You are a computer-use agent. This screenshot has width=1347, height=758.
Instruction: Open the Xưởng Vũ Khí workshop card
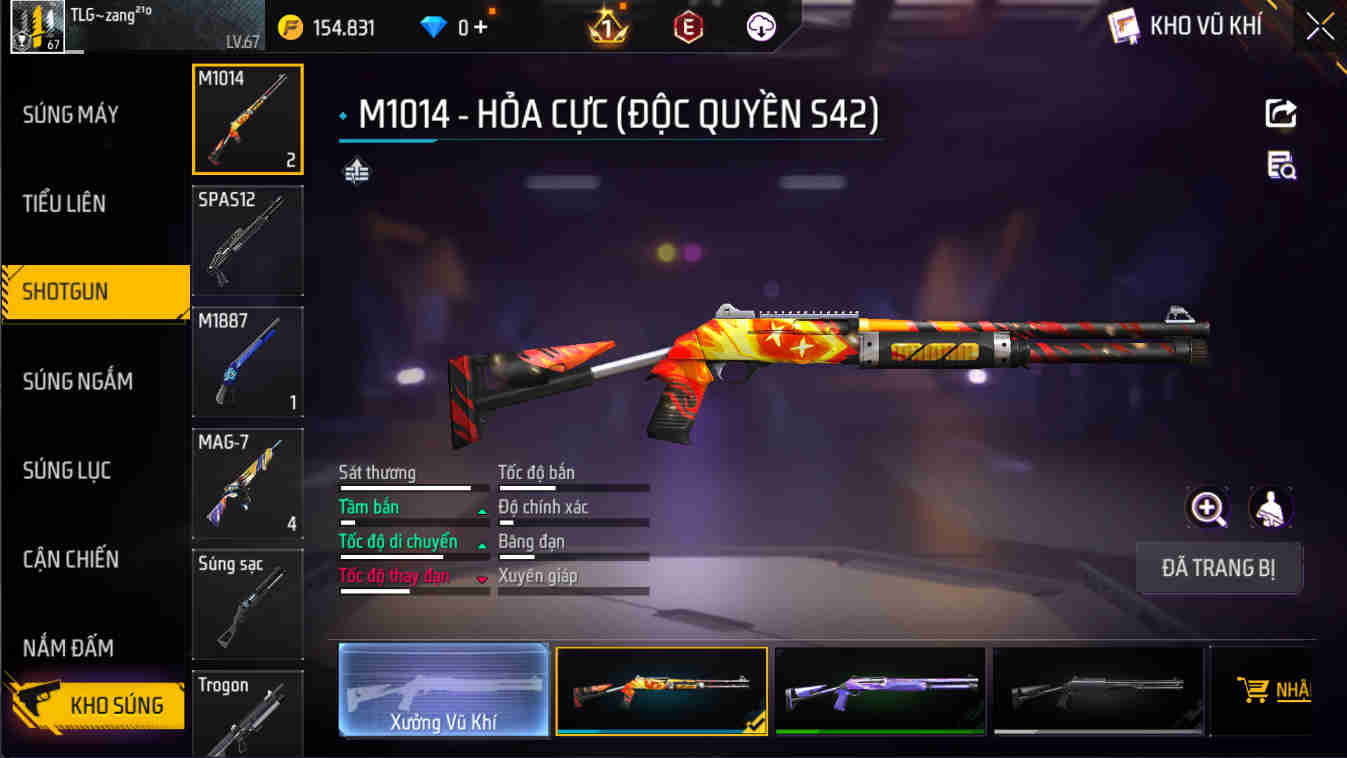pyautogui.click(x=444, y=690)
